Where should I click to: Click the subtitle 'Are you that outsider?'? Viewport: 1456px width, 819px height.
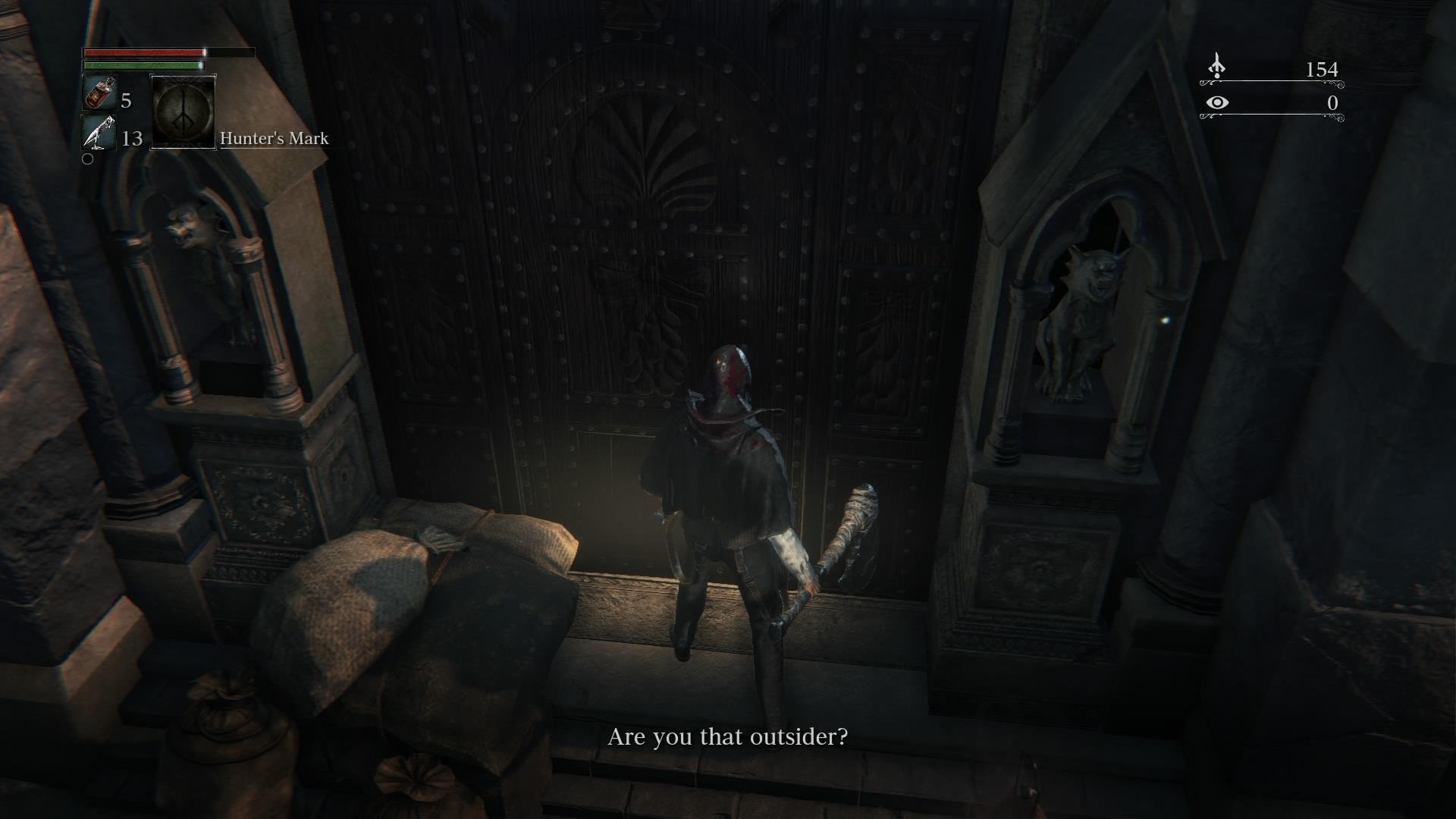pos(726,735)
